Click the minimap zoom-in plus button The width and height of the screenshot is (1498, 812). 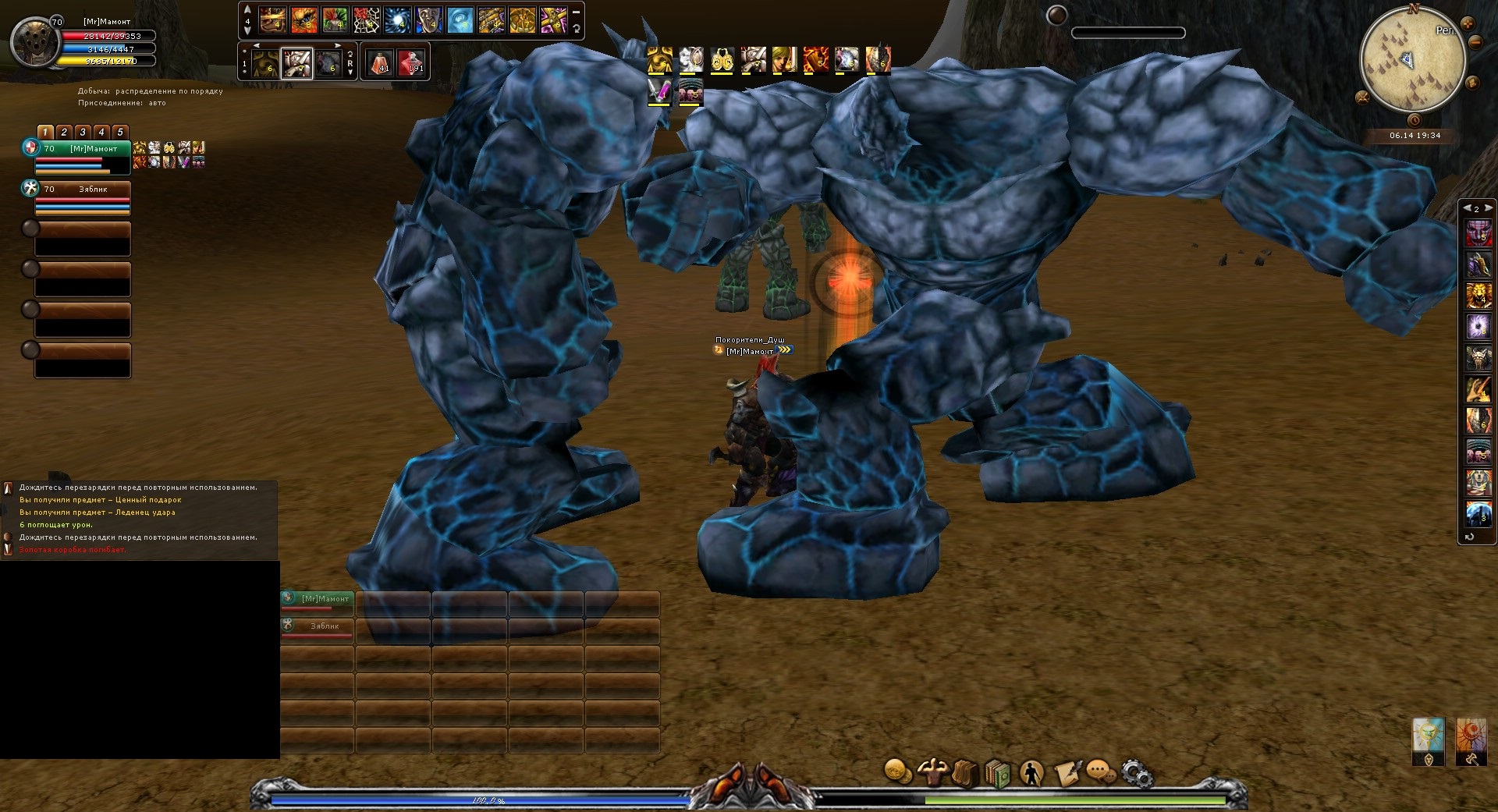1468,23
